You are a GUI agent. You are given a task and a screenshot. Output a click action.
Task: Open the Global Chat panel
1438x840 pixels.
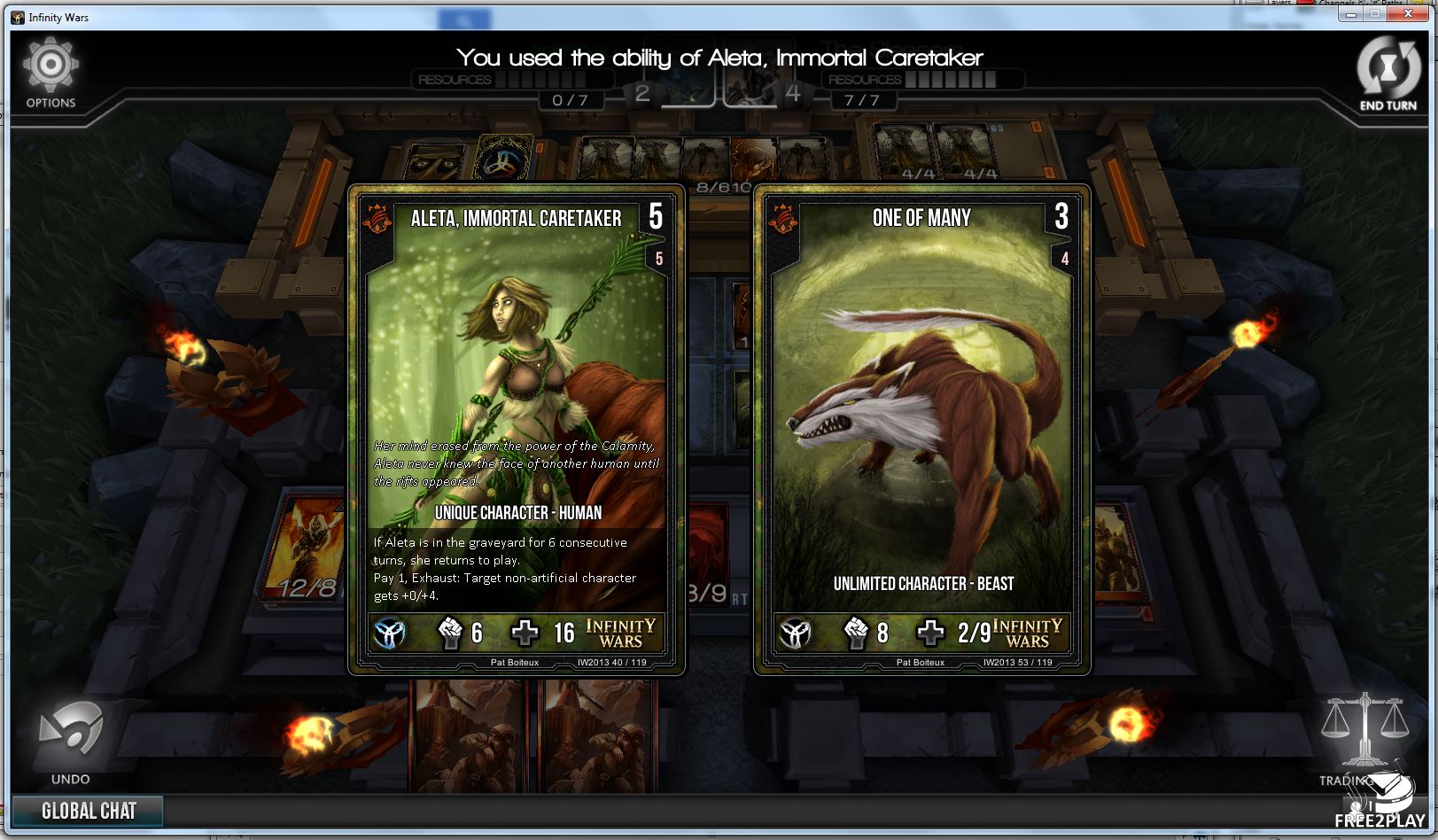(x=88, y=811)
